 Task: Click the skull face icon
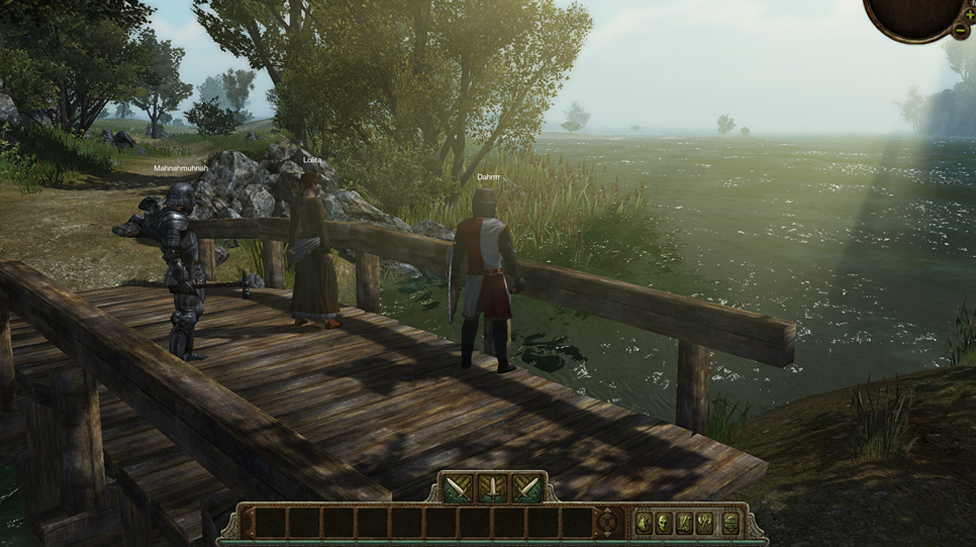pos(663,522)
